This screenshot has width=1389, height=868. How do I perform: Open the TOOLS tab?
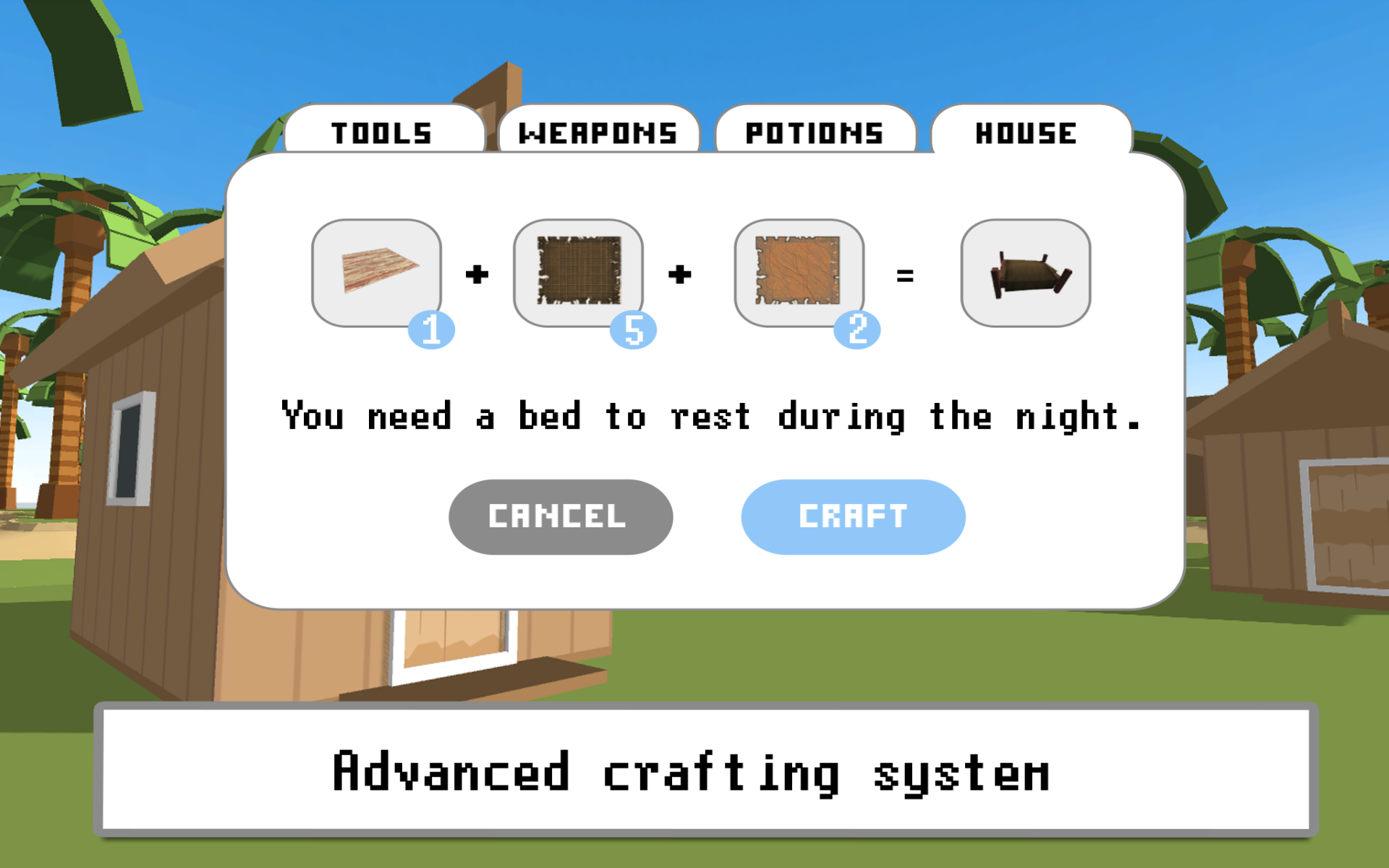click(x=382, y=132)
